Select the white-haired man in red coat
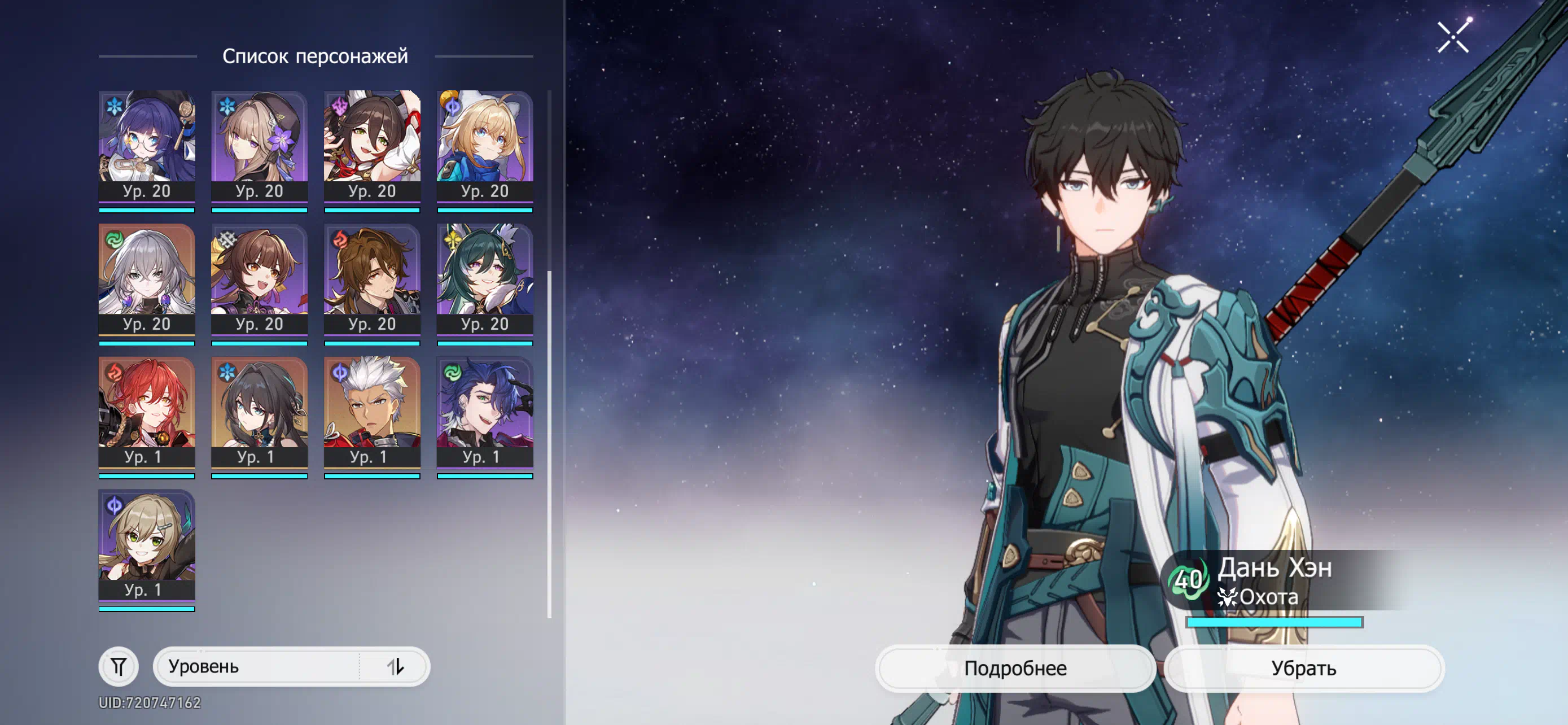This screenshot has width=1568, height=725. [372, 412]
